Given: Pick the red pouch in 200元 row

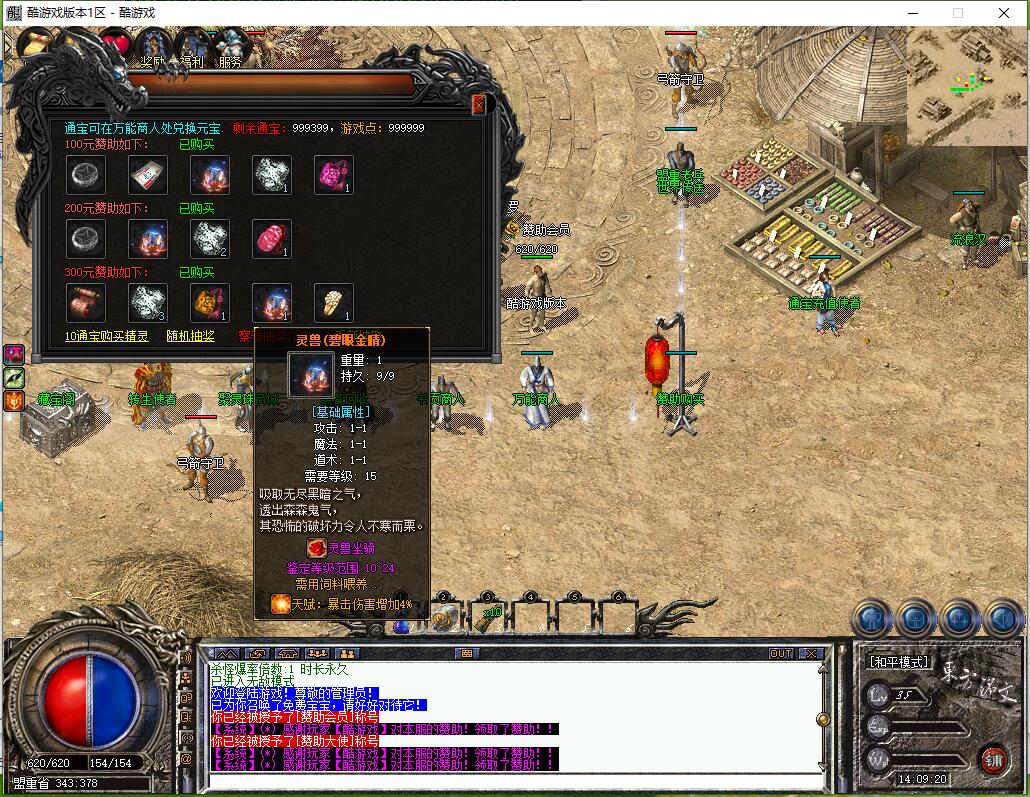Looking at the screenshot, I should 271,239.
